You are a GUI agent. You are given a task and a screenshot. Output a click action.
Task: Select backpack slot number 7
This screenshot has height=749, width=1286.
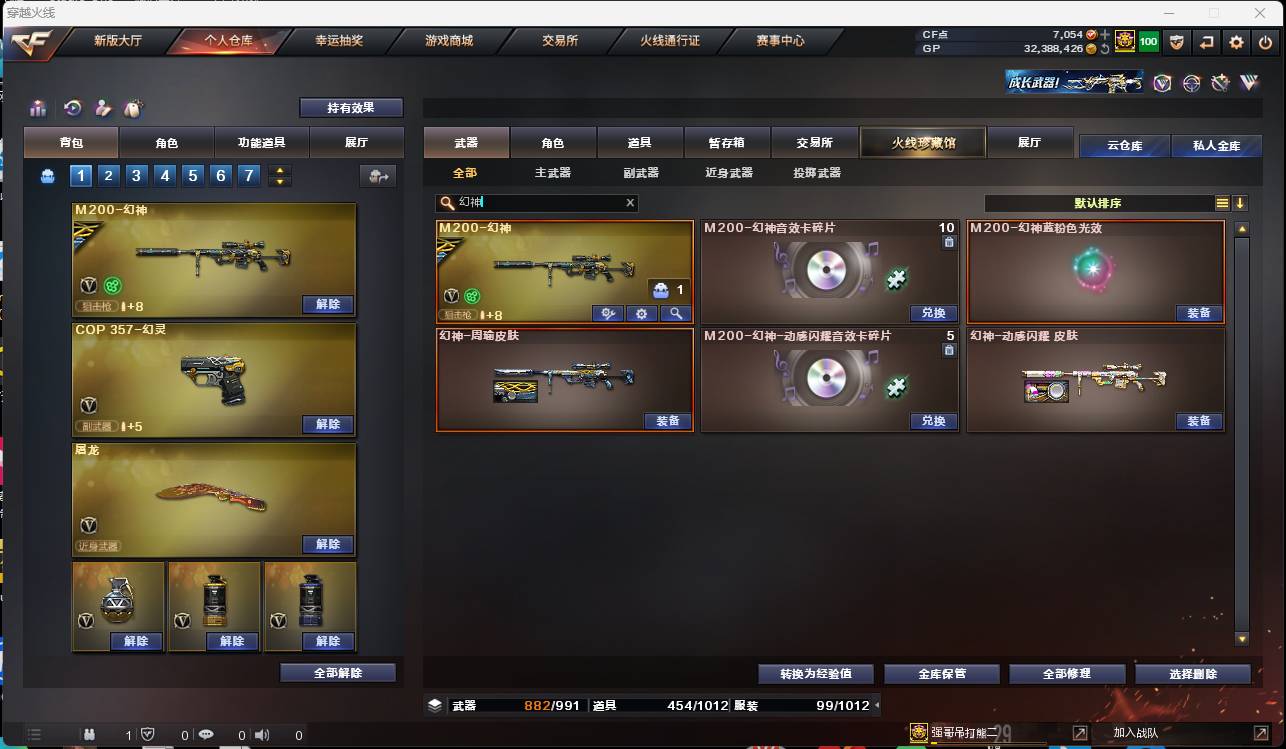point(248,175)
